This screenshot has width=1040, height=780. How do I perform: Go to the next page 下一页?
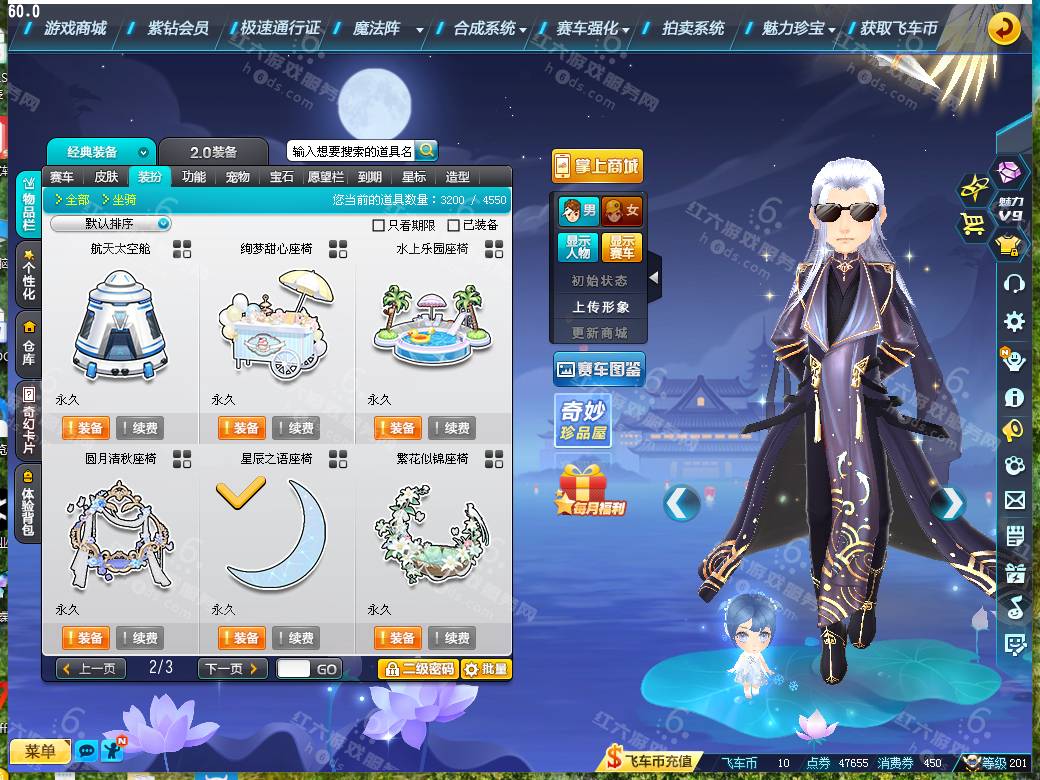click(x=232, y=668)
